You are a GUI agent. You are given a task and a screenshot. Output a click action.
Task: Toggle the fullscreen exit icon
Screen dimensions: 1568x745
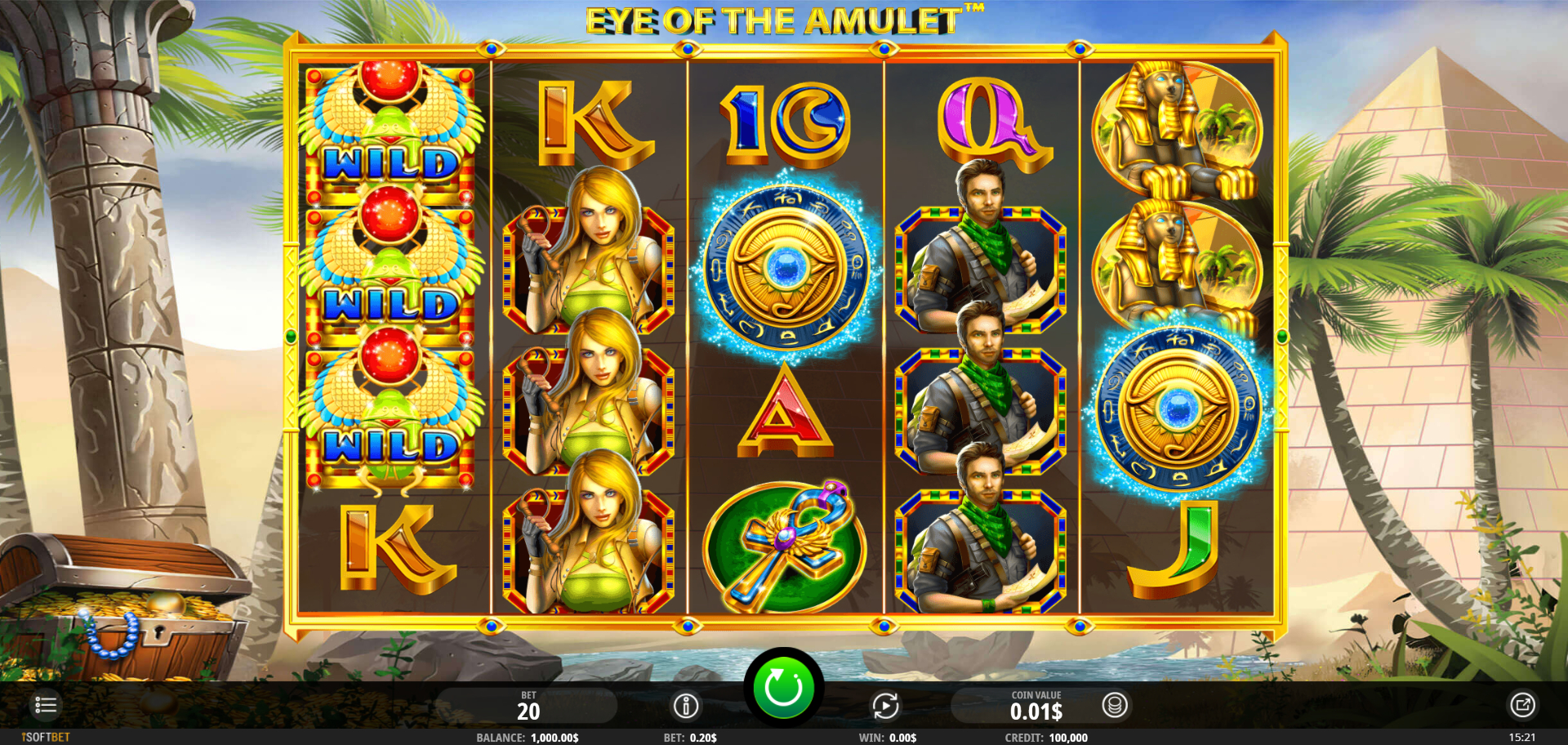1522,705
